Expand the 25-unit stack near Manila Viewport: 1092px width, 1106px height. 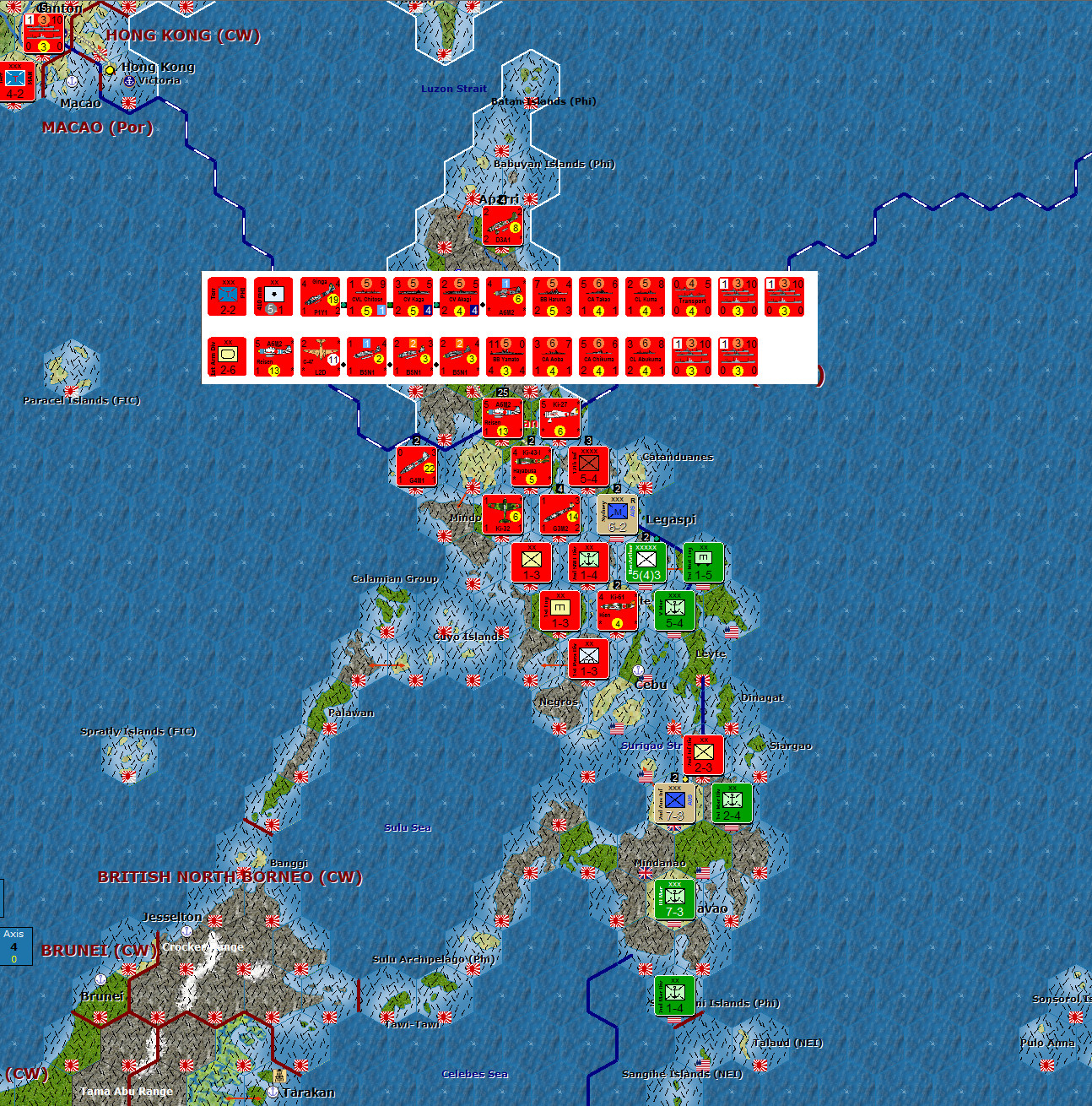pyautogui.click(x=501, y=393)
